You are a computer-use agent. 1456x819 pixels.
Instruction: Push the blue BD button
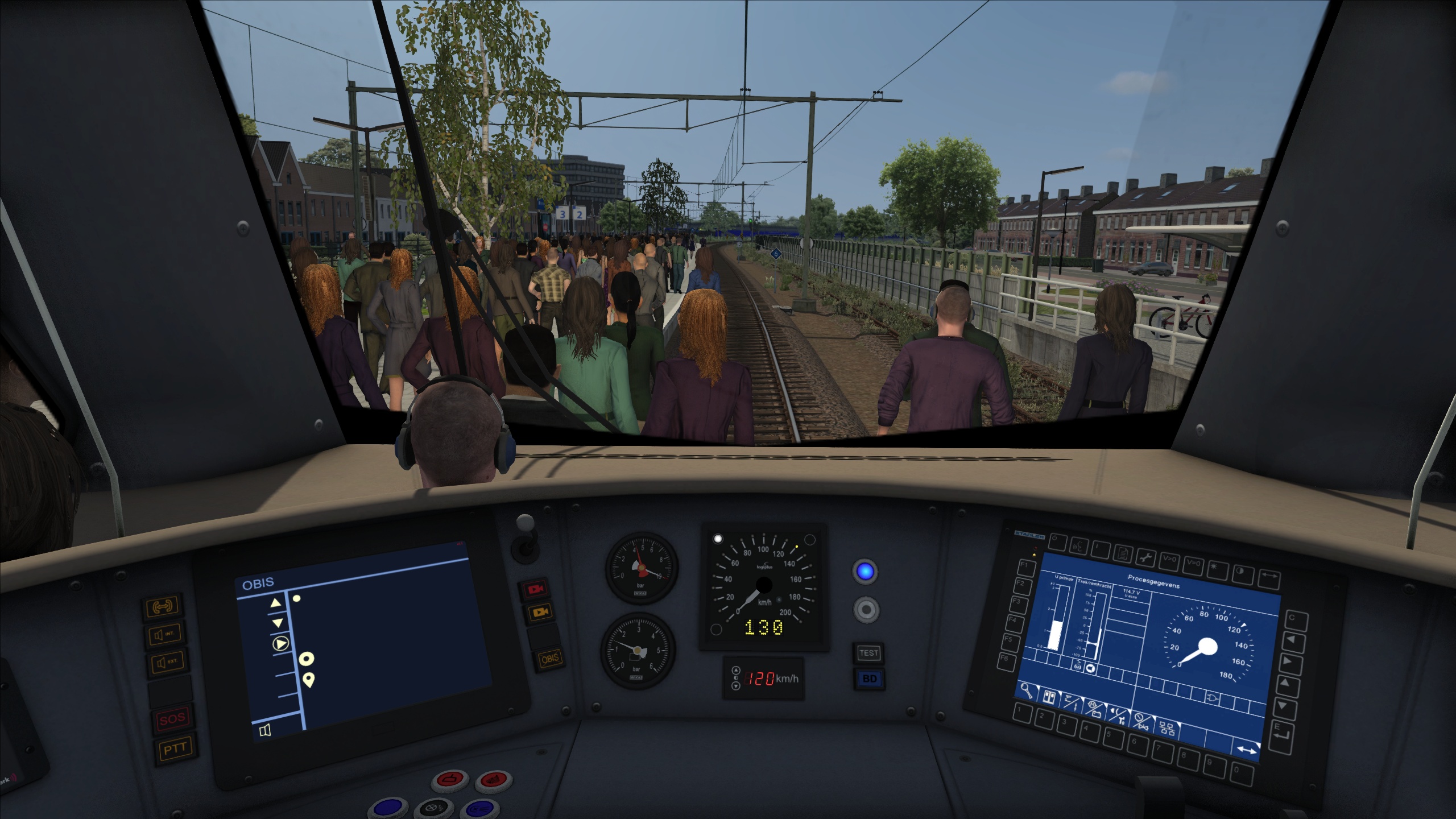tap(869, 679)
